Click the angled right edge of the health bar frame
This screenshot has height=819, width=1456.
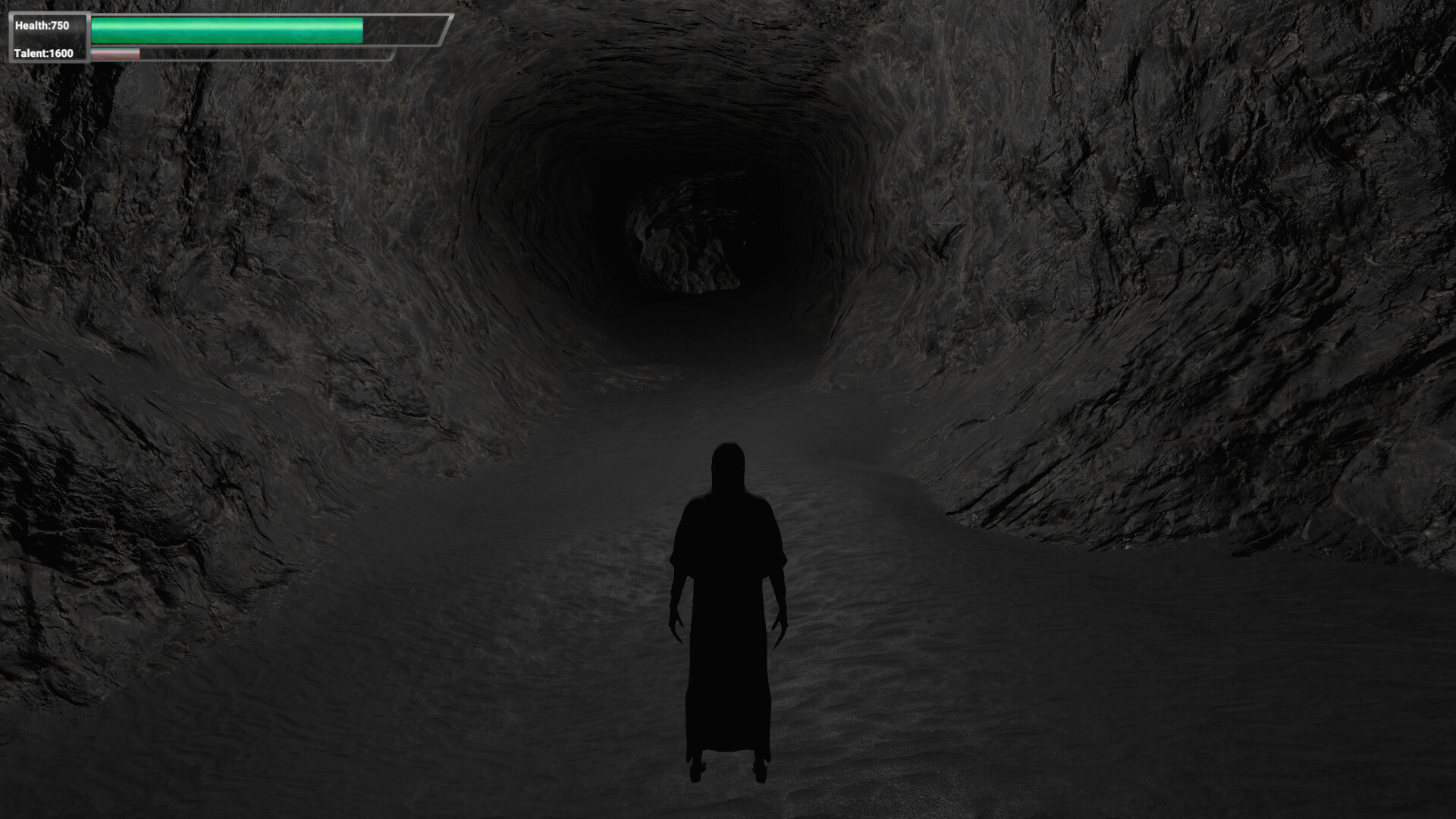447,30
